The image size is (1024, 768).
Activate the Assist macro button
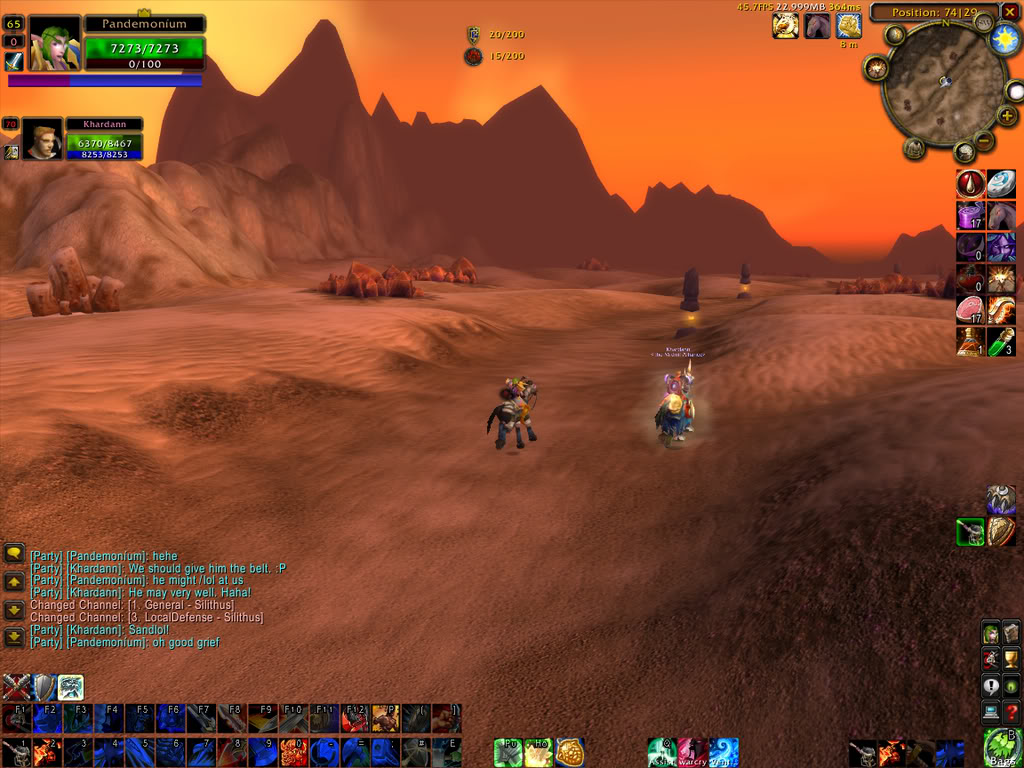(x=661, y=752)
